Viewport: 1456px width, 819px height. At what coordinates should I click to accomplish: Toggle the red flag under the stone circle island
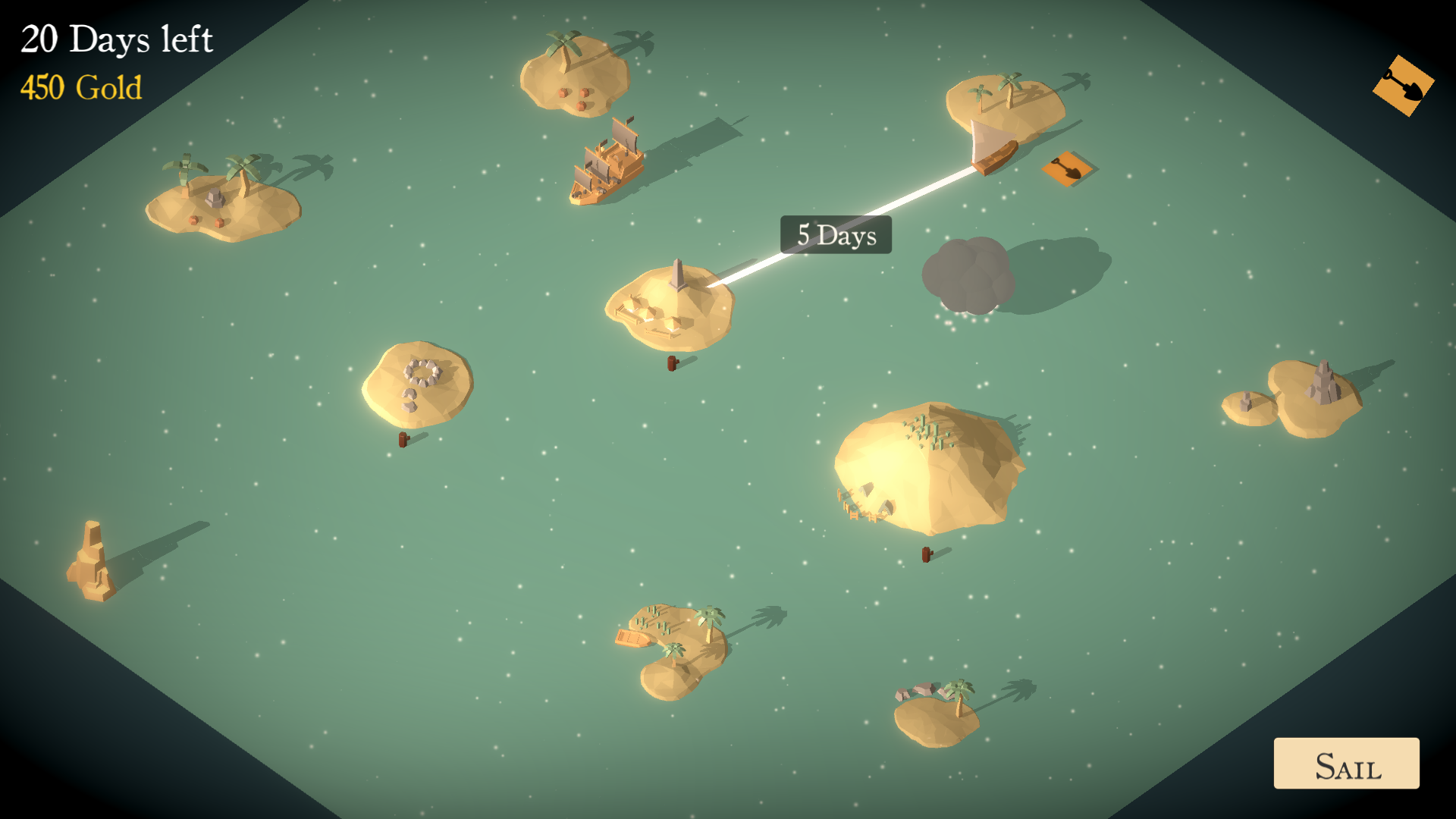403,440
